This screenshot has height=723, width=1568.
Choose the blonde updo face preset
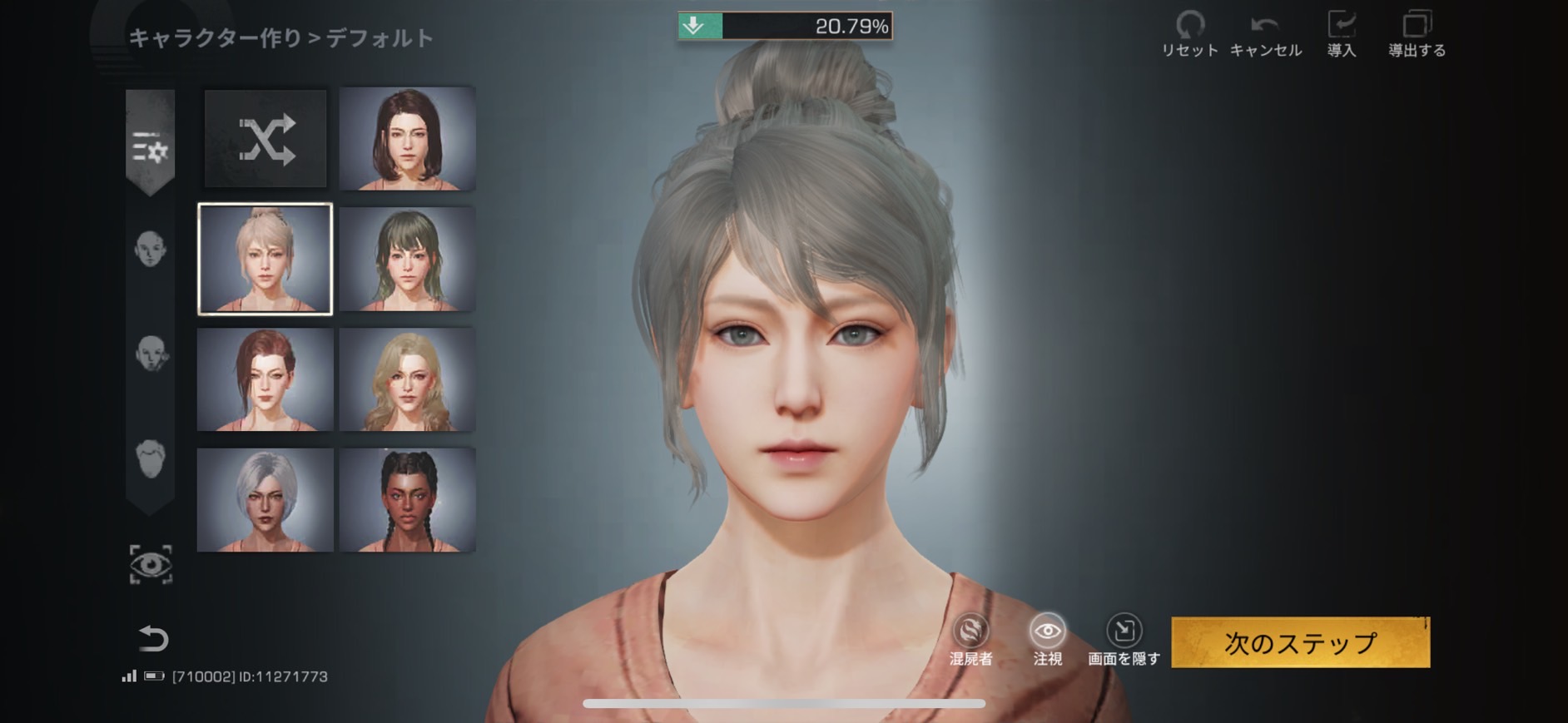265,259
